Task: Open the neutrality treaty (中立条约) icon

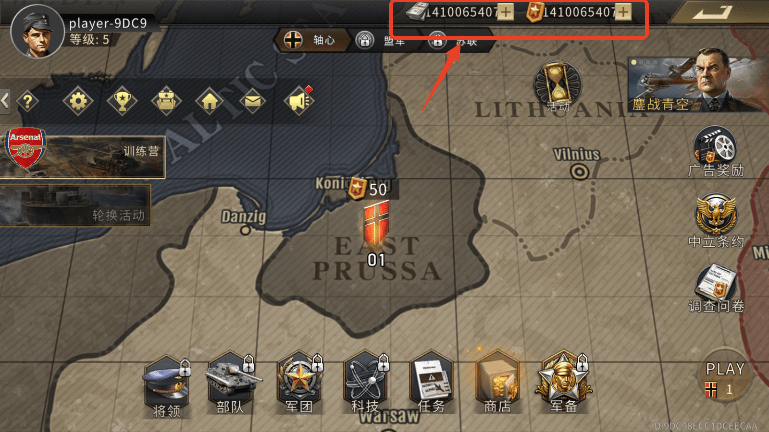Action: (716, 220)
